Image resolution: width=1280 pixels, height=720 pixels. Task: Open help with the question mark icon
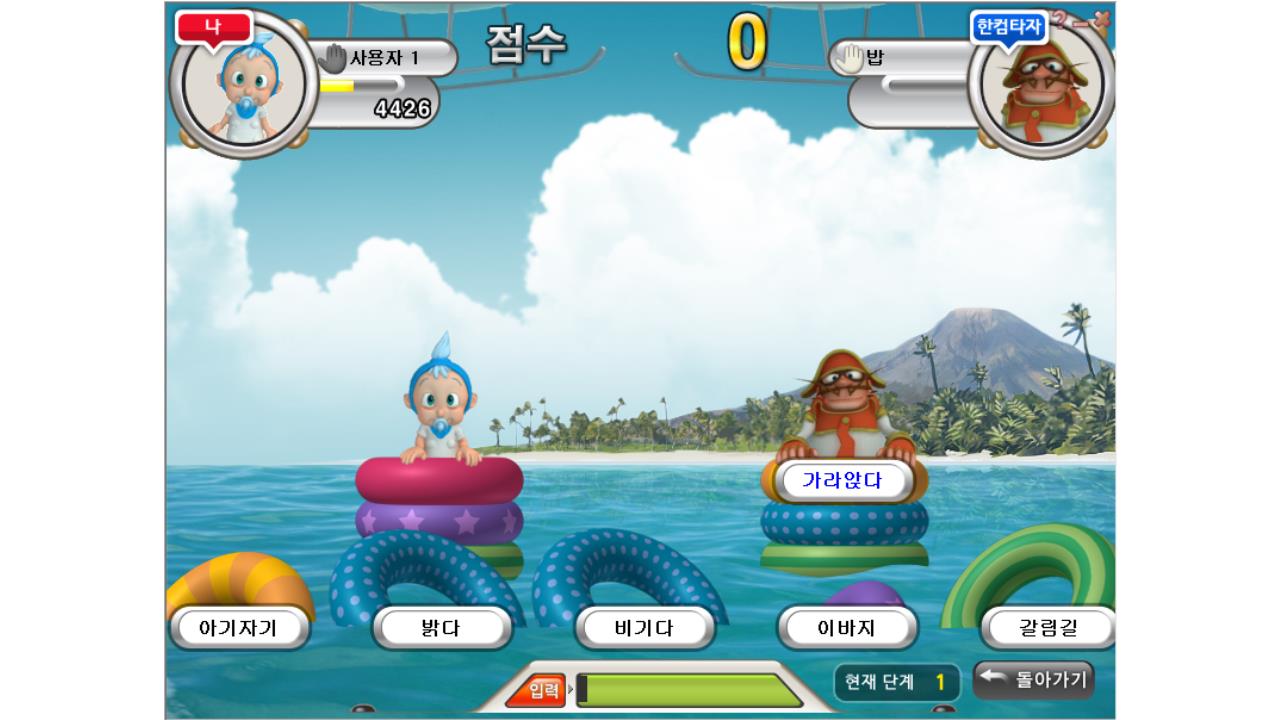pos(1060,17)
